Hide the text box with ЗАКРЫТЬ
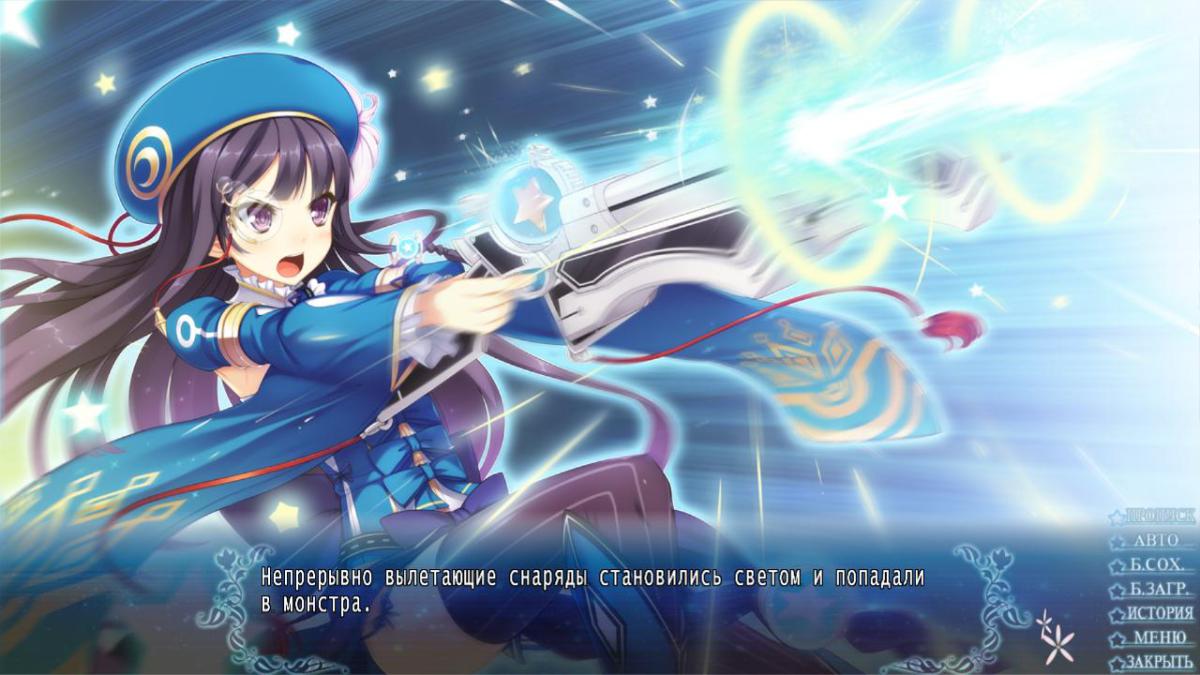Viewport: 1200px width, 675px height. pos(1159,662)
